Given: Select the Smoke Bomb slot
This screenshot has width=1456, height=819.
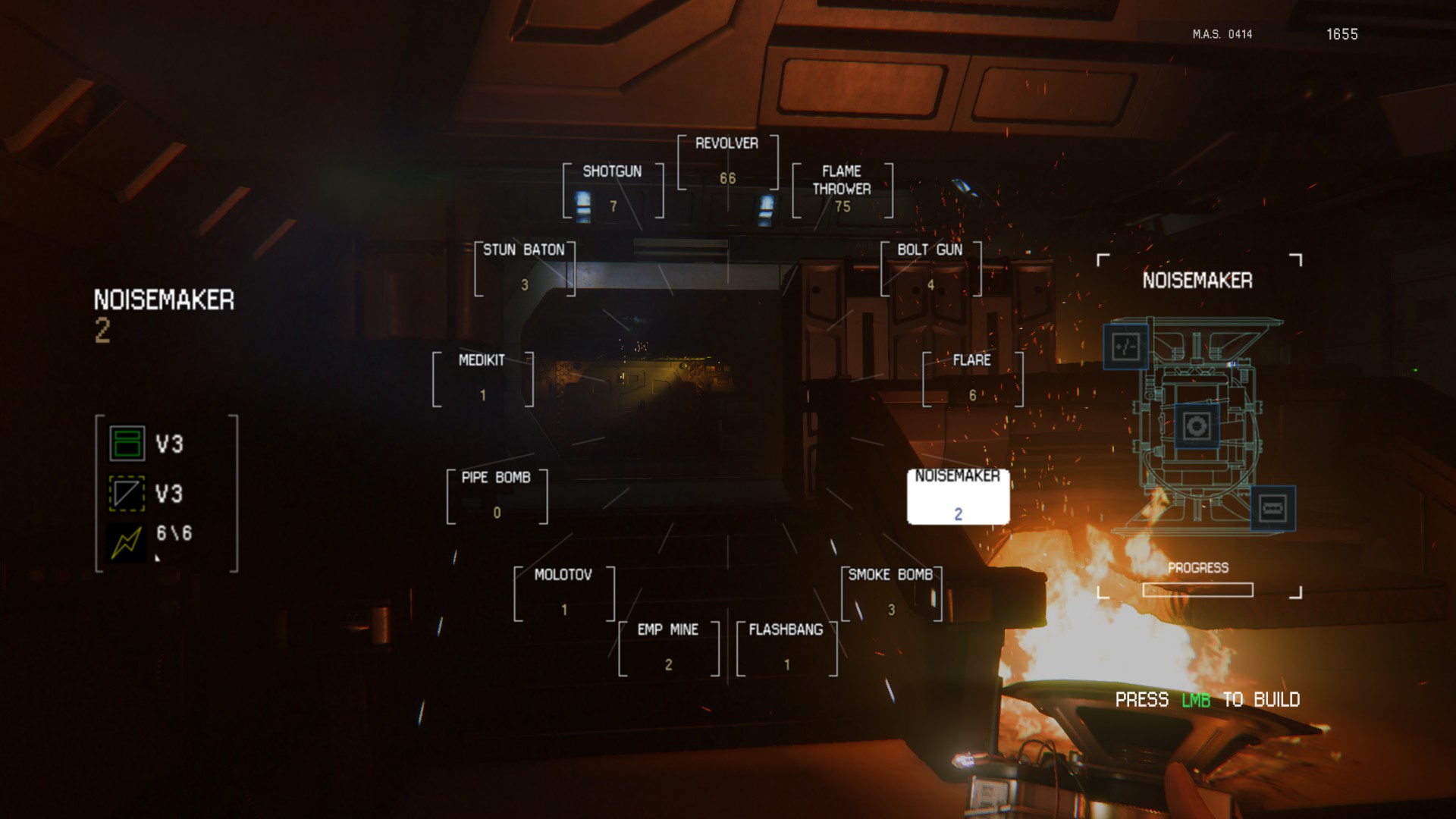Looking at the screenshot, I should [891, 593].
